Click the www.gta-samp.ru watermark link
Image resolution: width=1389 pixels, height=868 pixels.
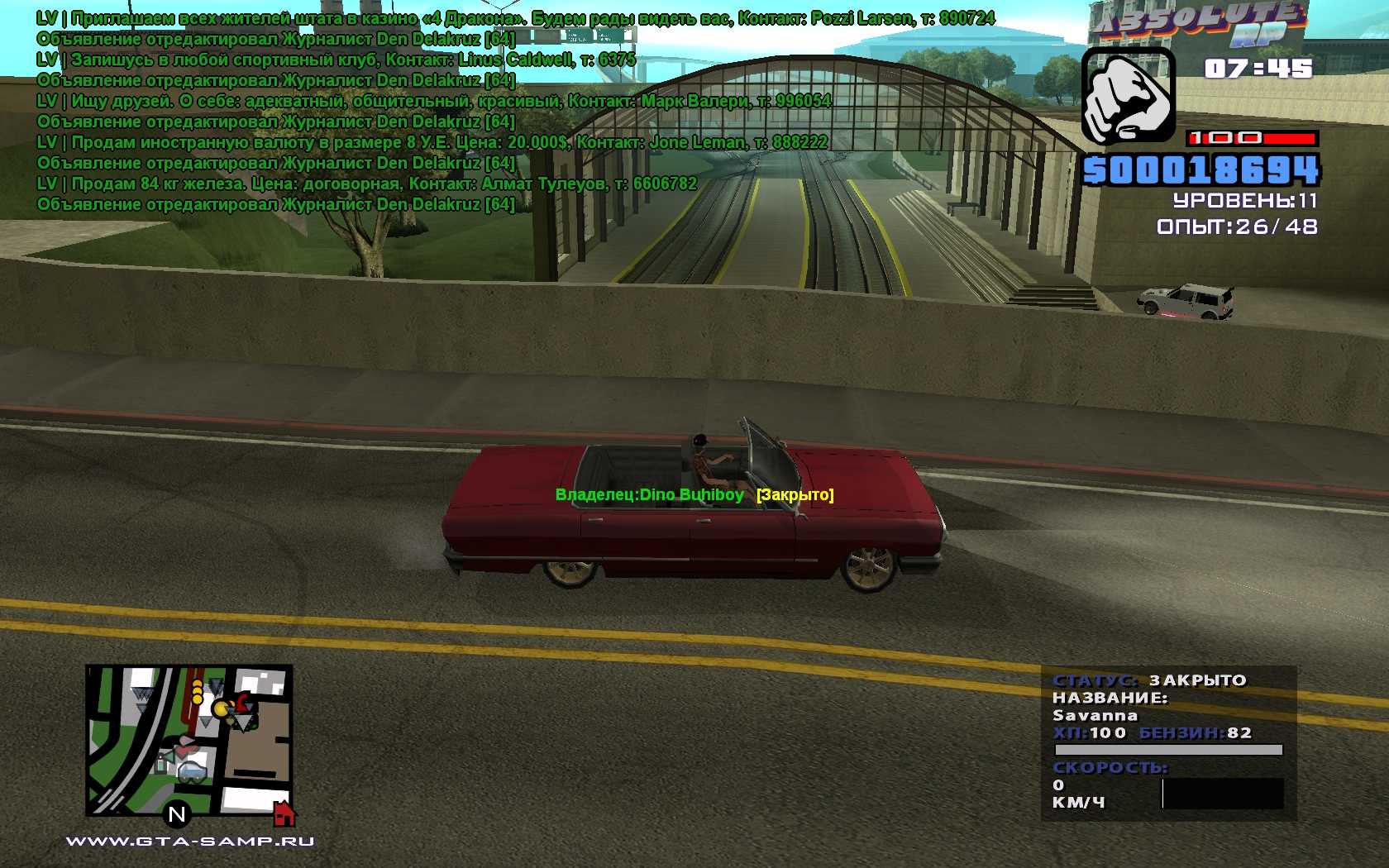[x=189, y=842]
